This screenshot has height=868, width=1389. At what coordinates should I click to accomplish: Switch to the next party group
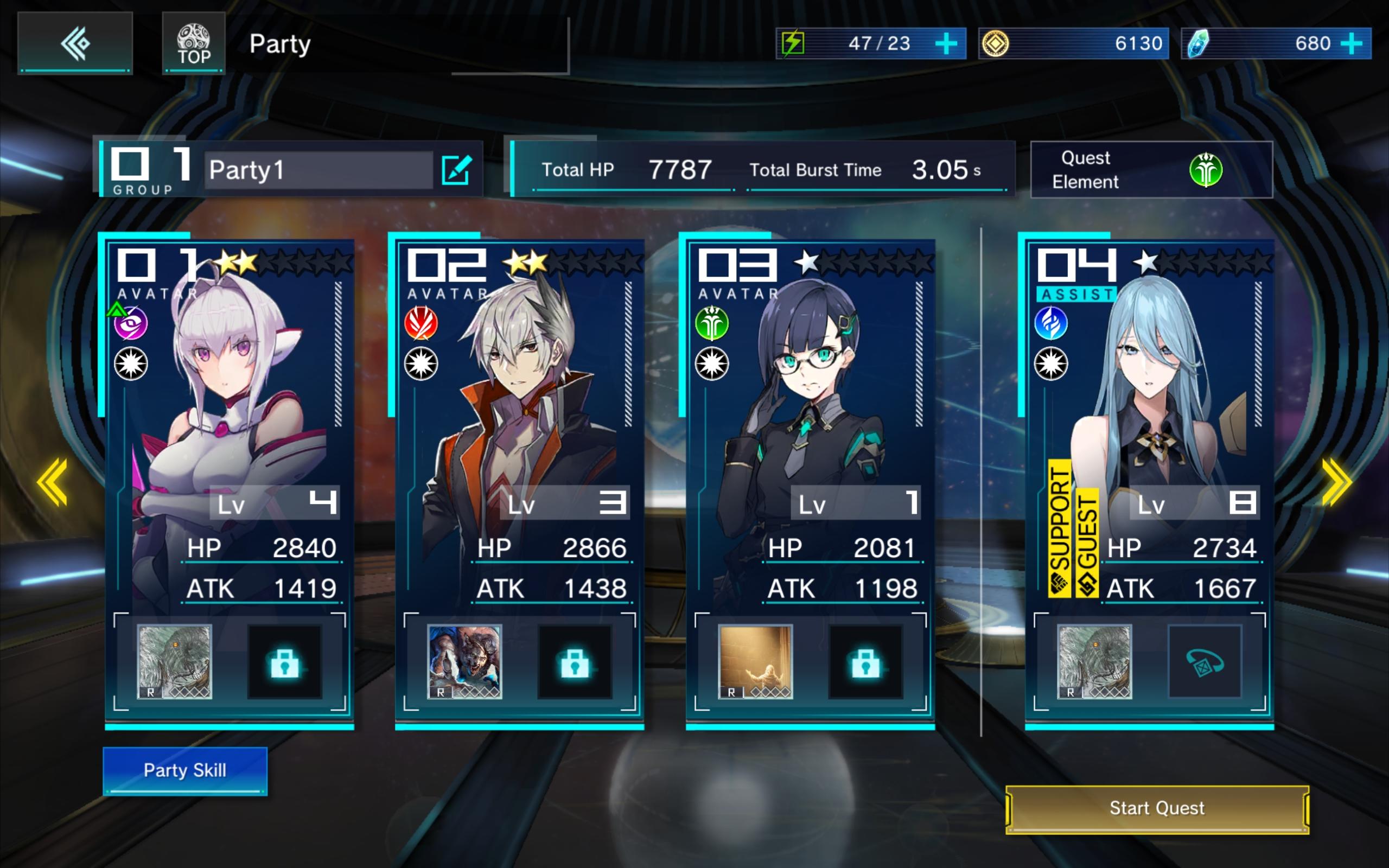click(x=1336, y=482)
